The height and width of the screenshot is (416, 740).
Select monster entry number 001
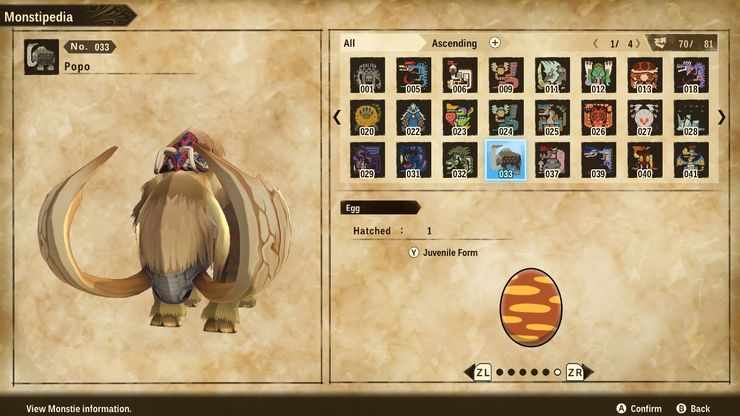pyautogui.click(x=367, y=75)
